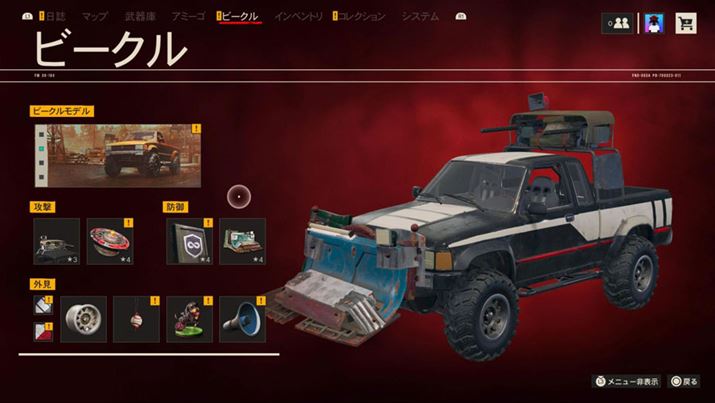Open the player avatar profile icon
The image size is (715, 403).
coord(653,22)
